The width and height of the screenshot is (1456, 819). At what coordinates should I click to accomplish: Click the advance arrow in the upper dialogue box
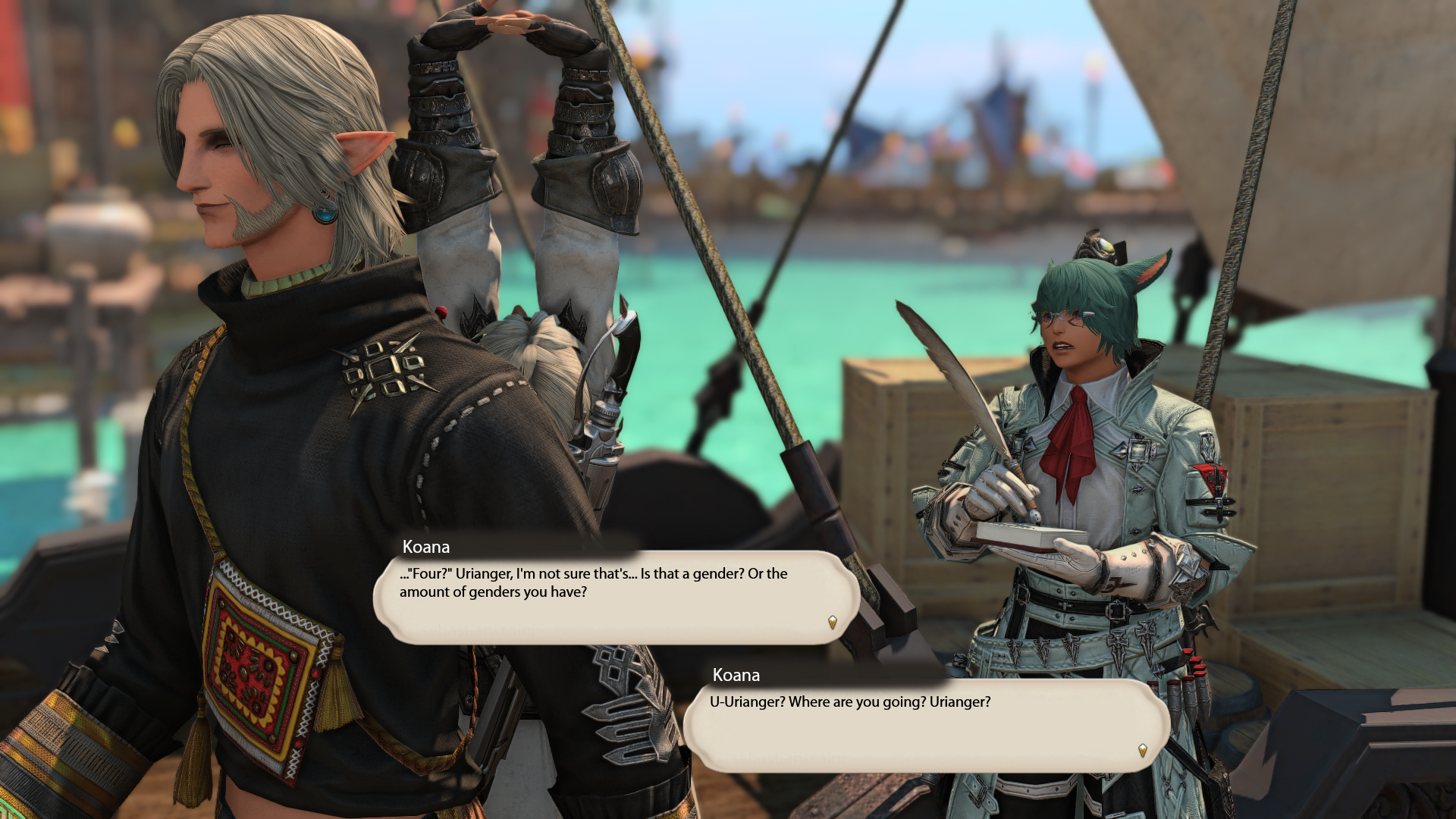(x=832, y=623)
